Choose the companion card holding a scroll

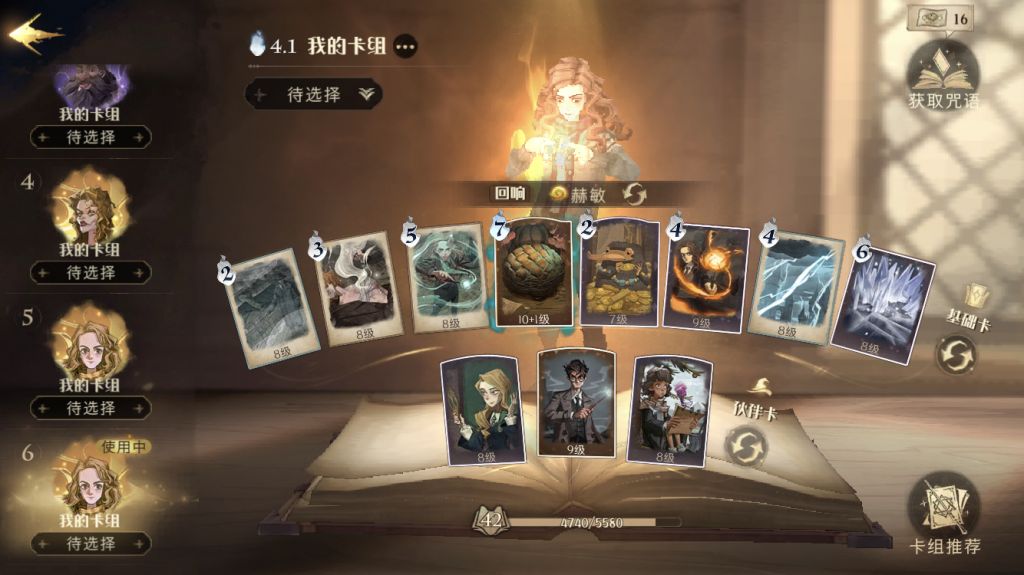669,409
